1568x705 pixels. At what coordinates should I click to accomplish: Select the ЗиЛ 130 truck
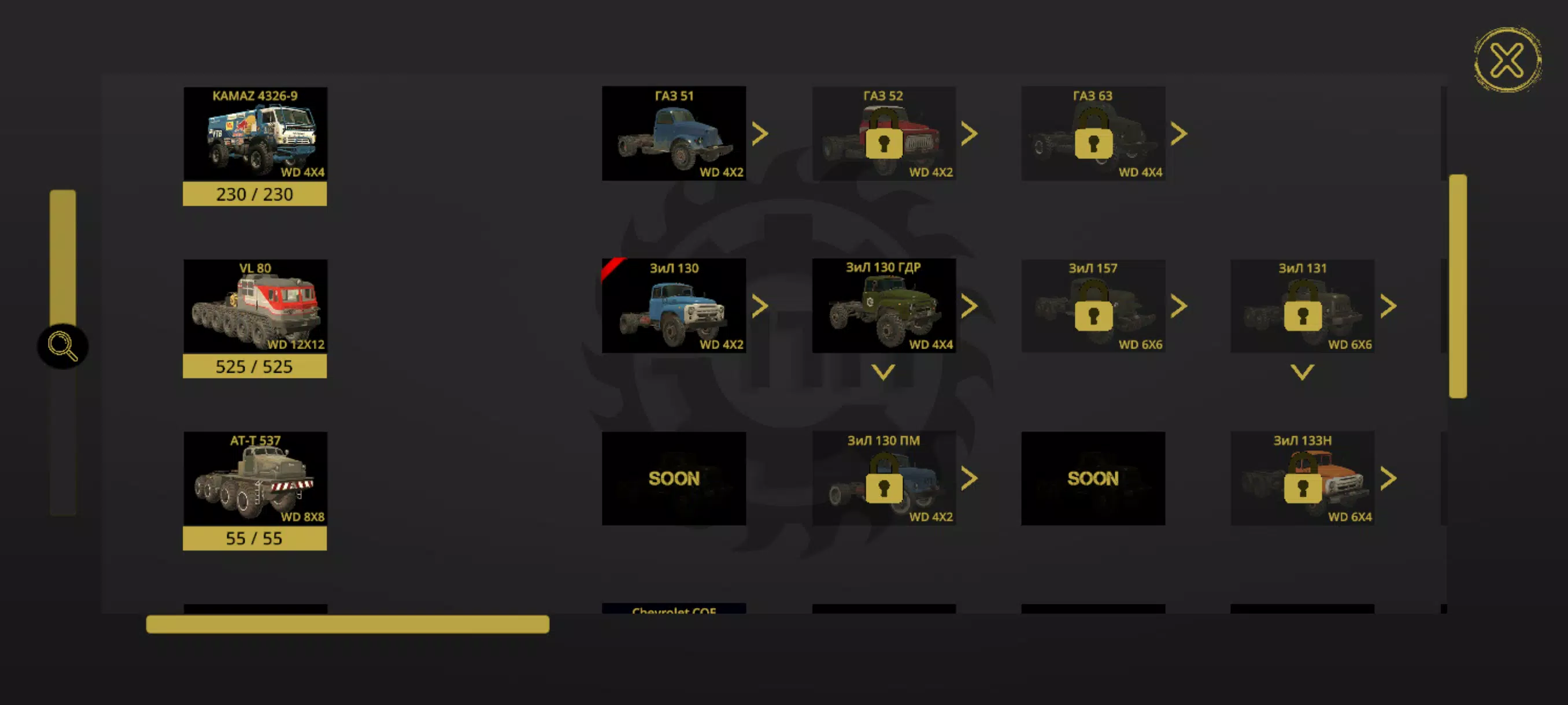tap(674, 306)
